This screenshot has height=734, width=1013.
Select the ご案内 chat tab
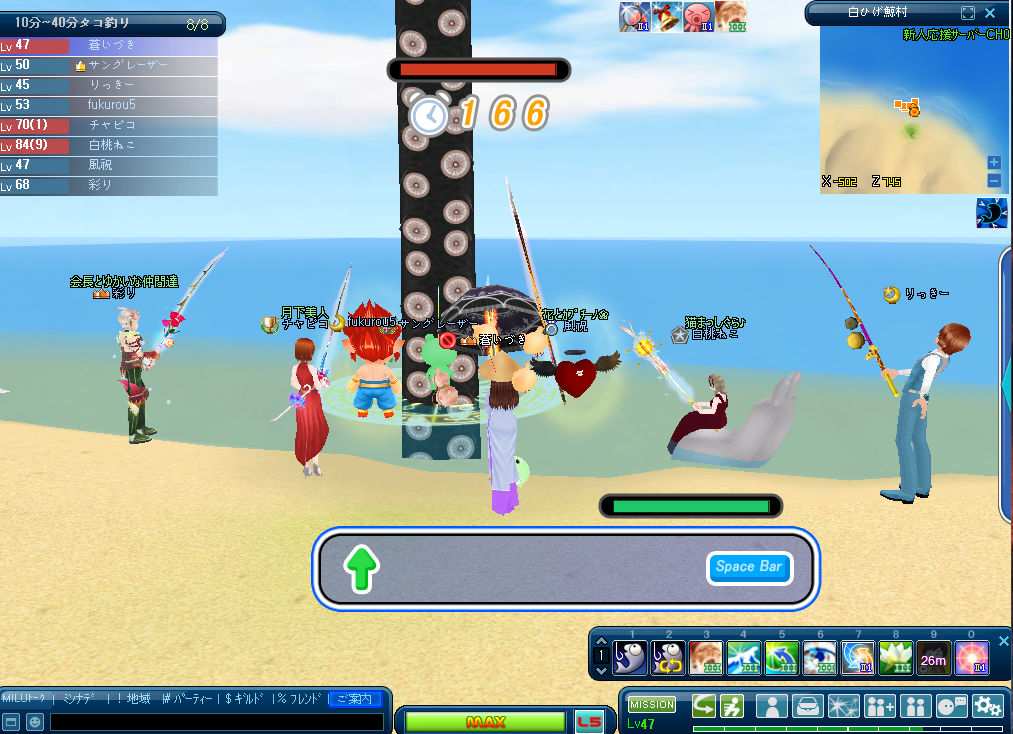point(355,698)
